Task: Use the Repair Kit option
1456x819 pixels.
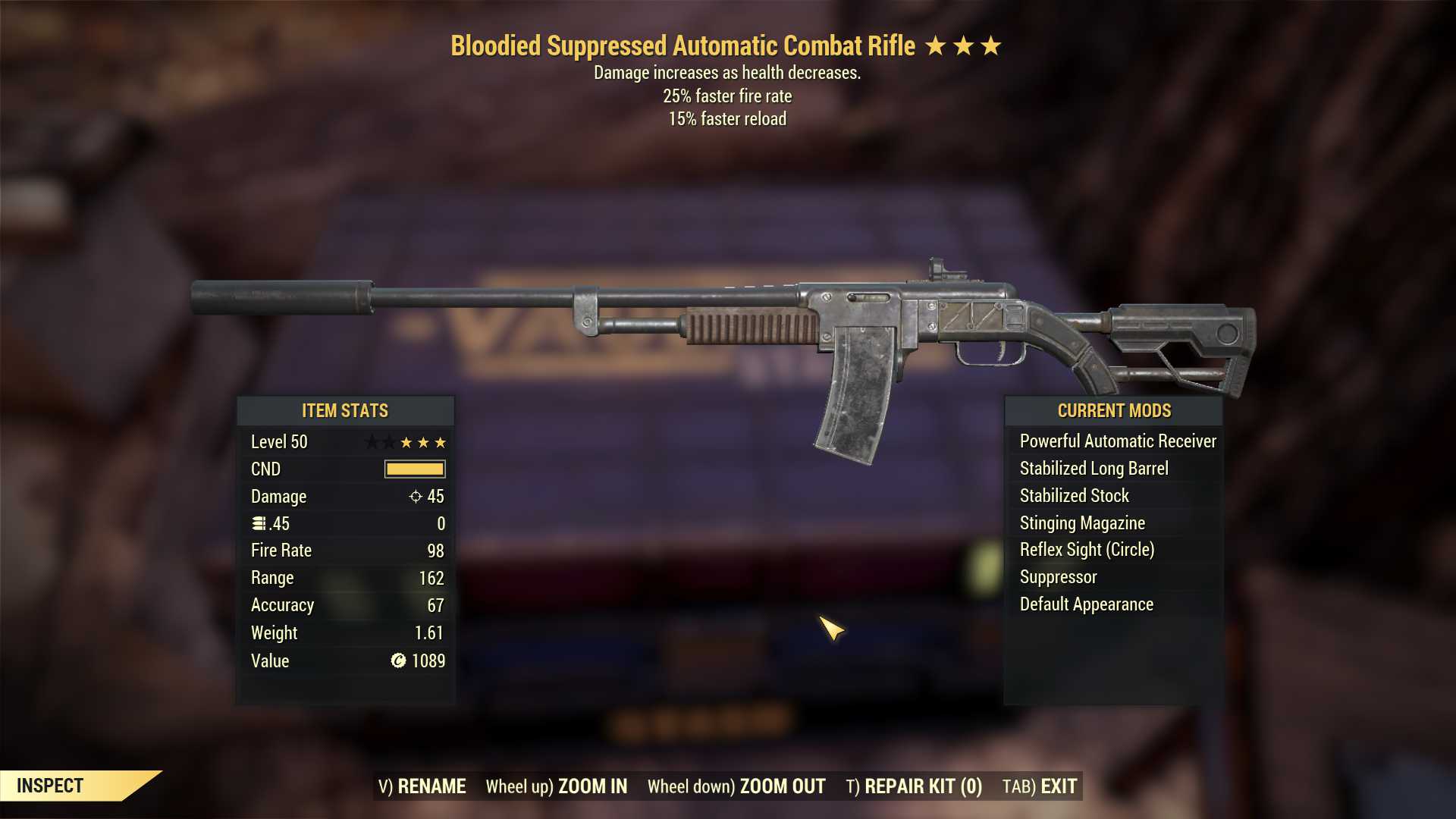Action: coord(914,786)
